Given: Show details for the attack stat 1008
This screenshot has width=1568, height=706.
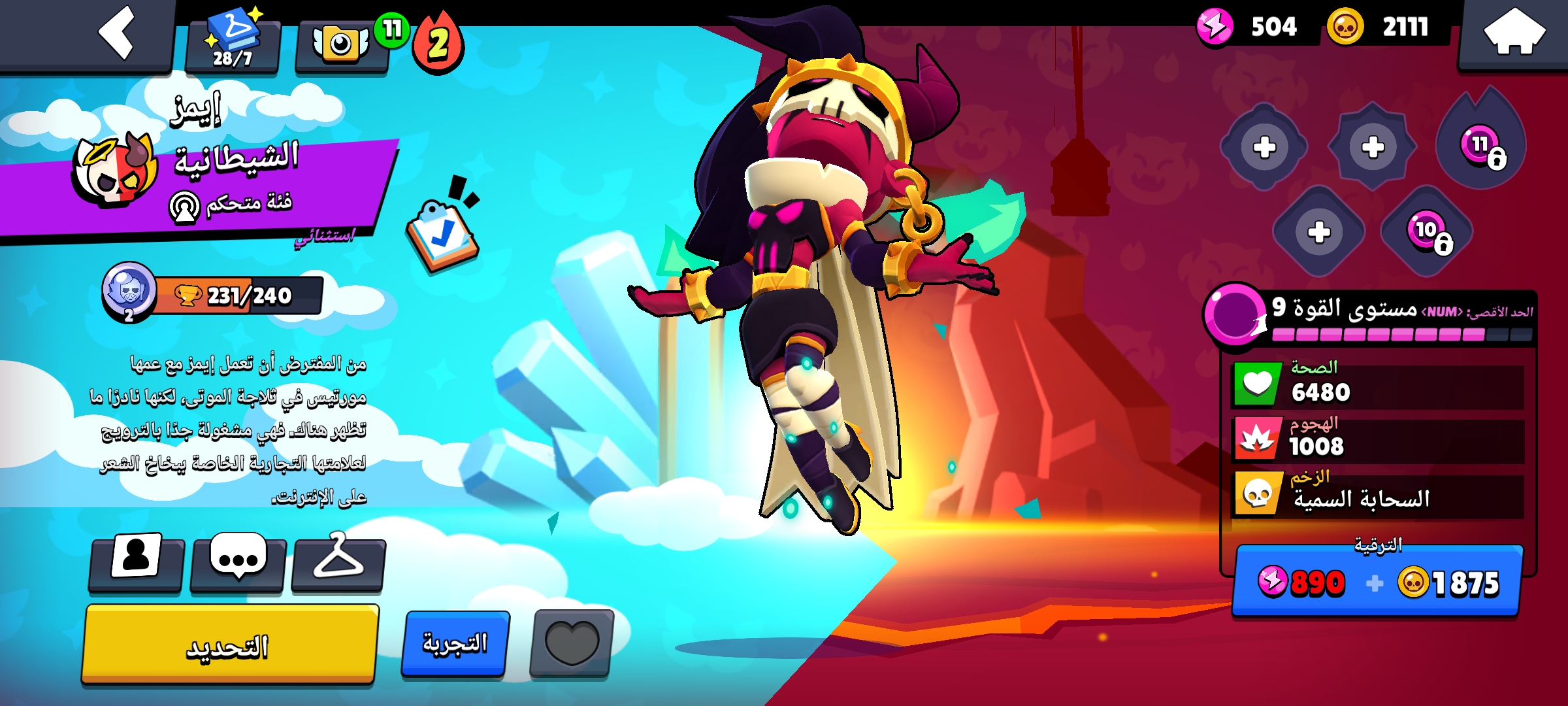Looking at the screenshot, I should tap(1377, 440).
